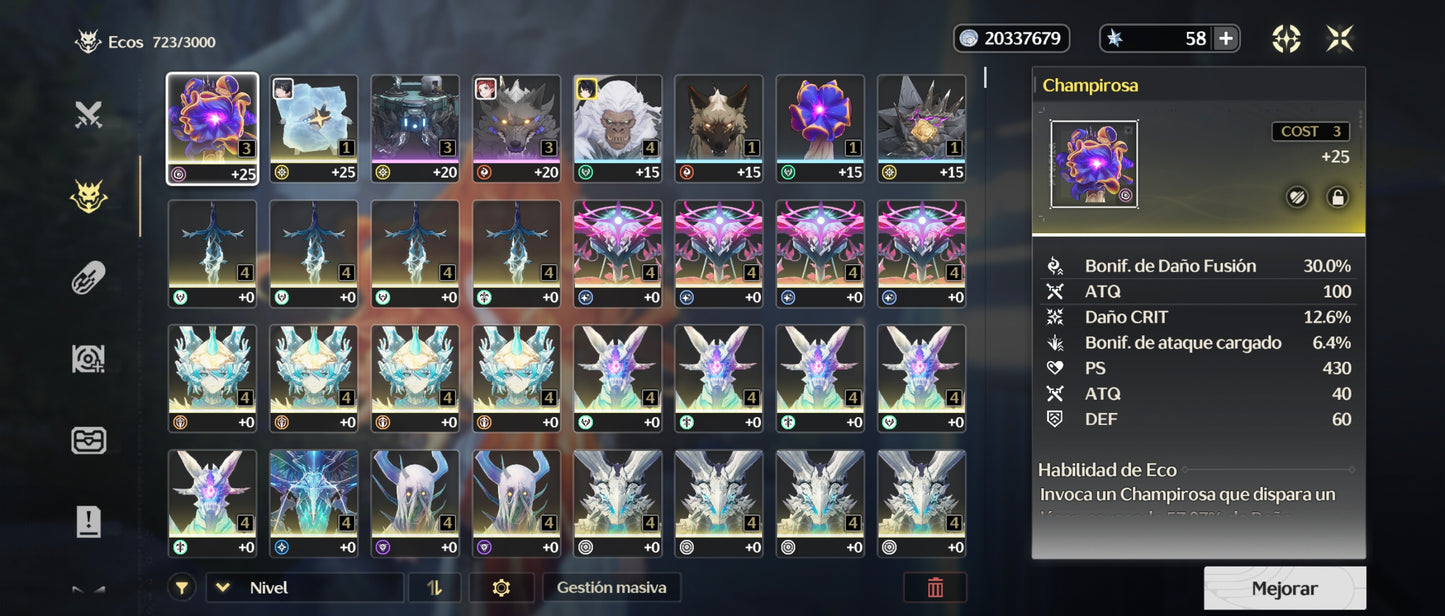Select the ice block echo at +25
Screen dimensions: 1445x616
coord(314,129)
